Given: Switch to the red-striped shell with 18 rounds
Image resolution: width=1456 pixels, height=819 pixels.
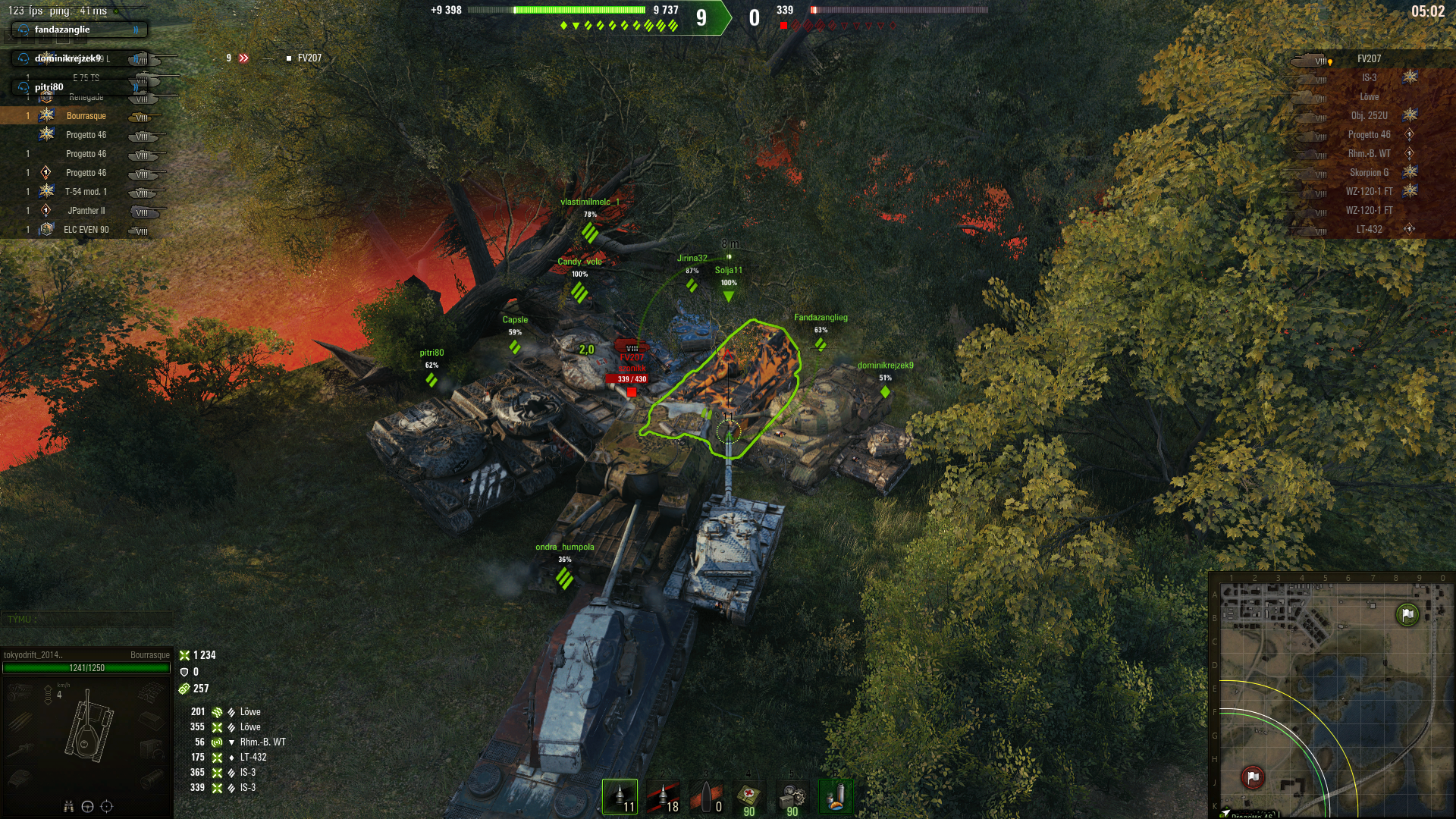Looking at the screenshot, I should tap(662, 797).
